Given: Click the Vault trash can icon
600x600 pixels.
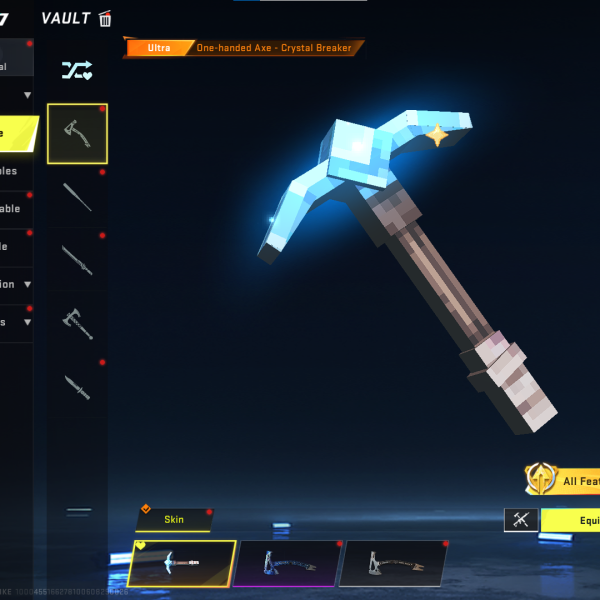Looking at the screenshot, I should 105,18.
